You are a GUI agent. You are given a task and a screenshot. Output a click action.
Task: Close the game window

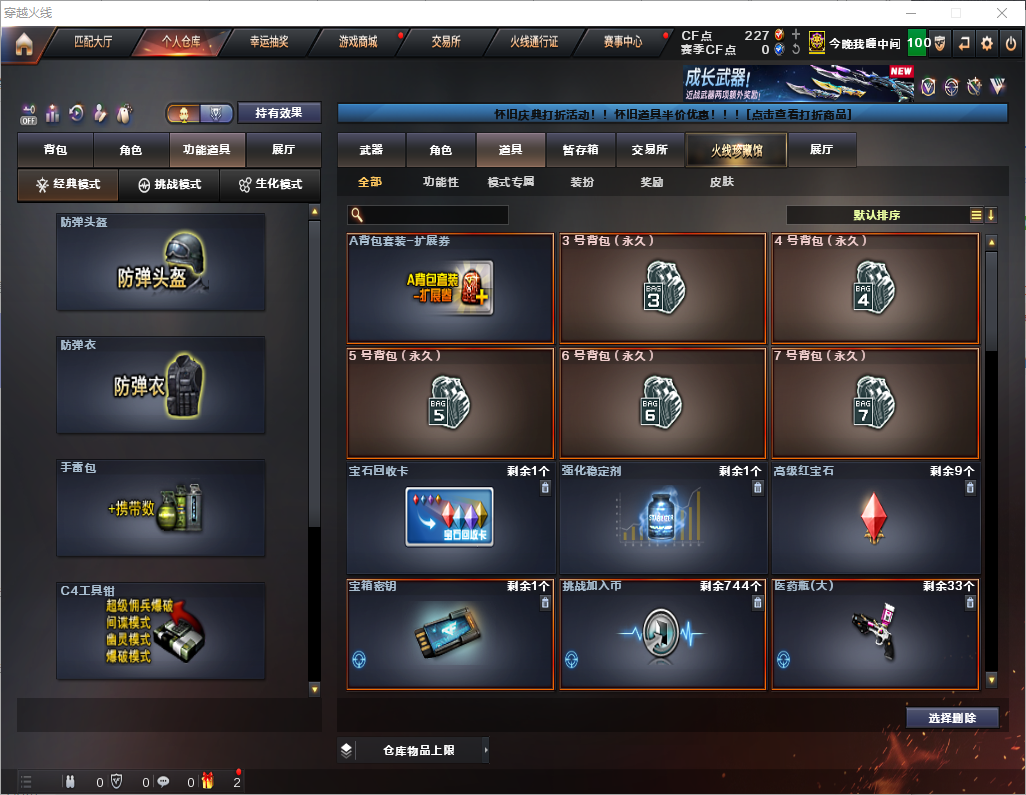pyautogui.click(x=1002, y=13)
